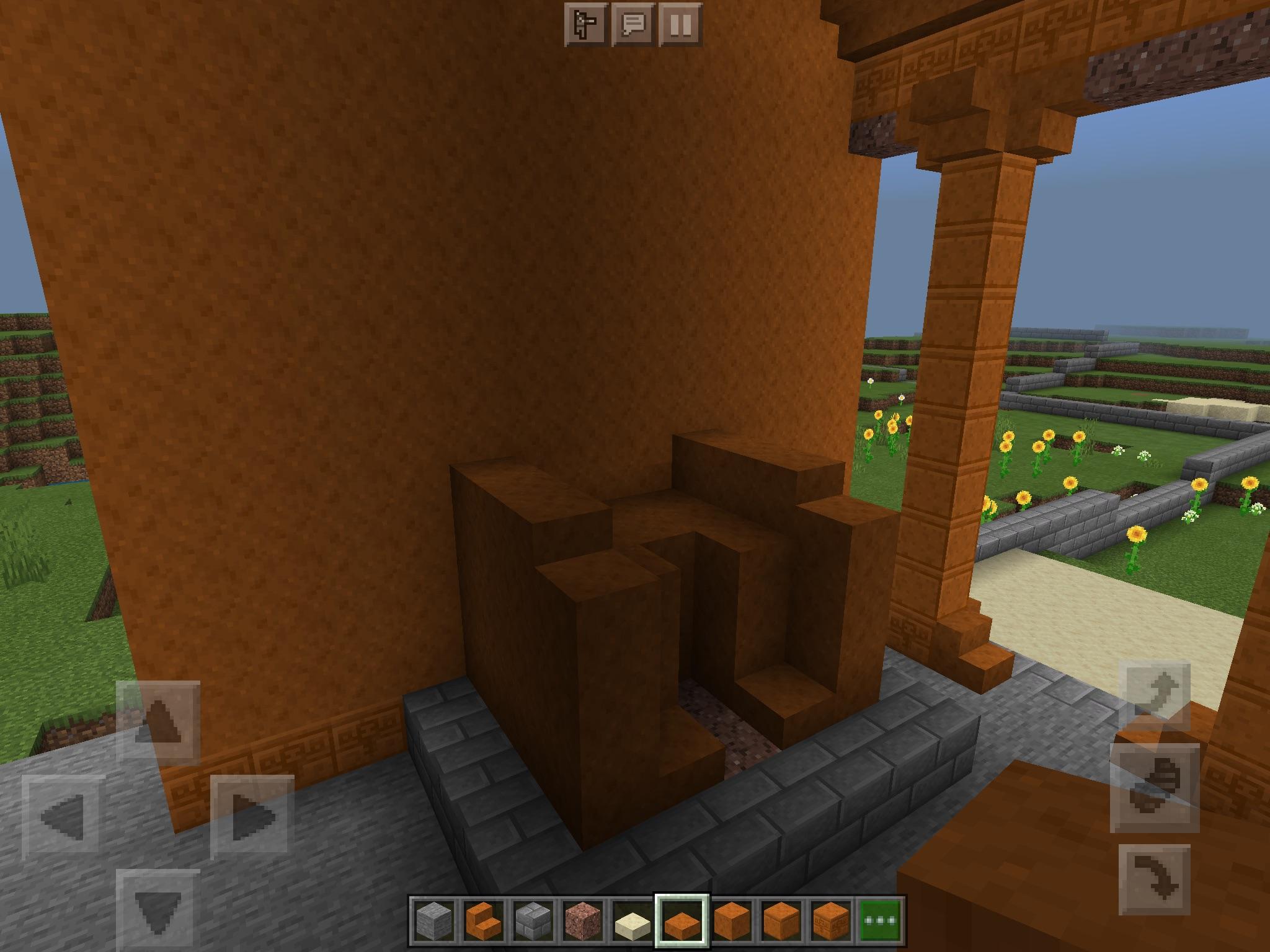This screenshot has height=952, width=1270.
Task: Select the gray stone block slot
Action: coord(433,920)
